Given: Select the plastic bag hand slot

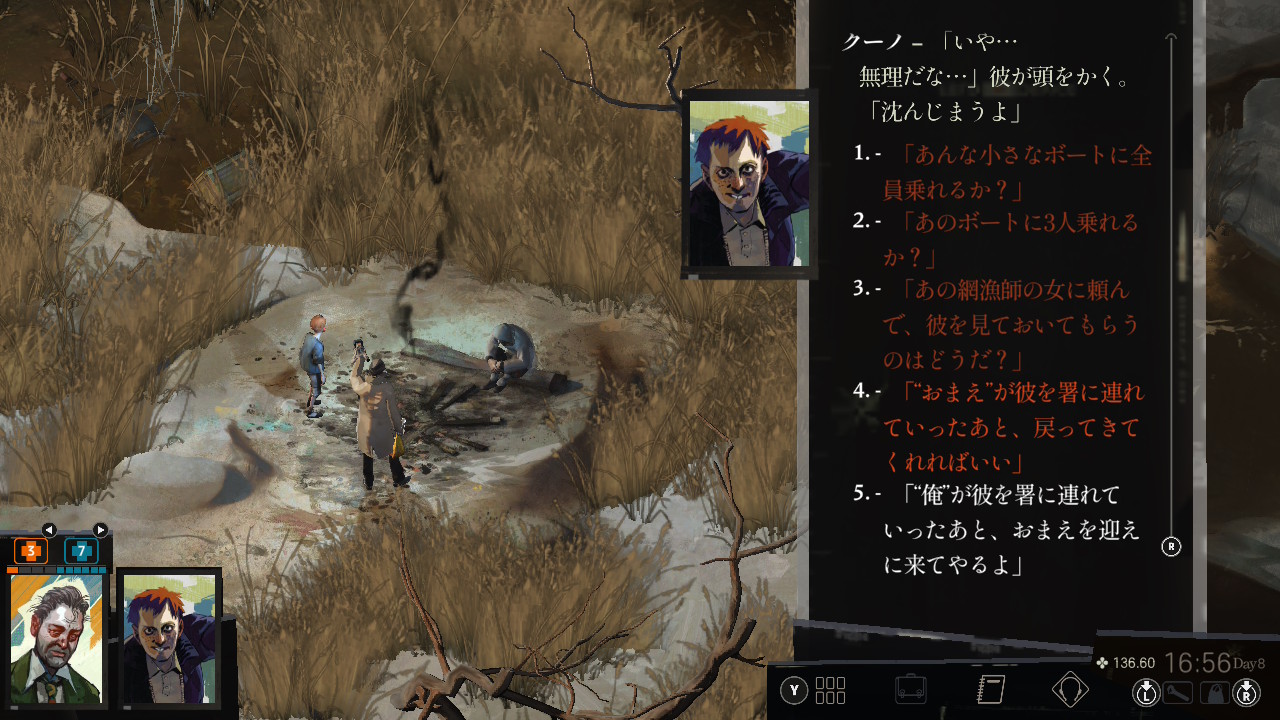Looking at the screenshot, I should point(1214,692).
